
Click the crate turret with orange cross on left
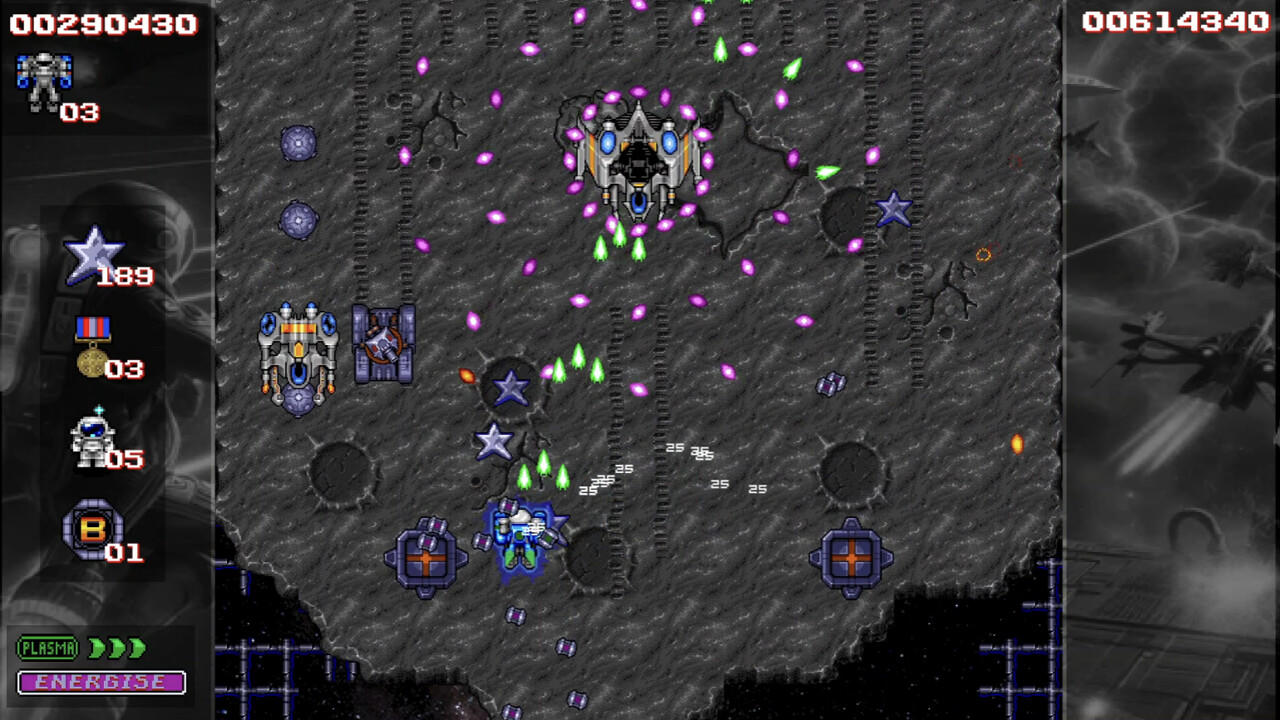click(x=427, y=560)
